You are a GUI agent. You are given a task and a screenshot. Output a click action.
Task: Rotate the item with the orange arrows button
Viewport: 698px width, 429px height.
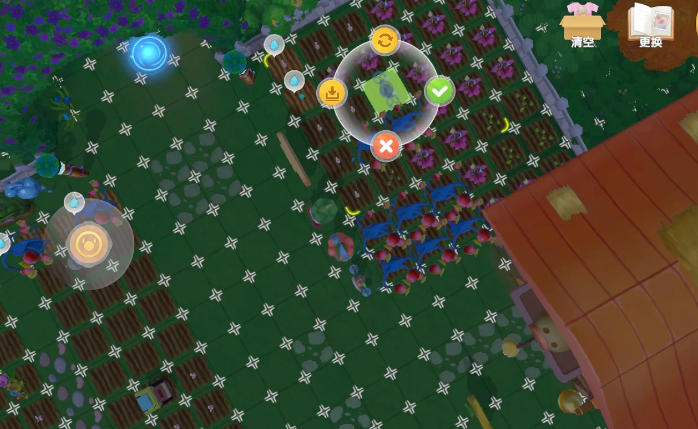coord(384,41)
